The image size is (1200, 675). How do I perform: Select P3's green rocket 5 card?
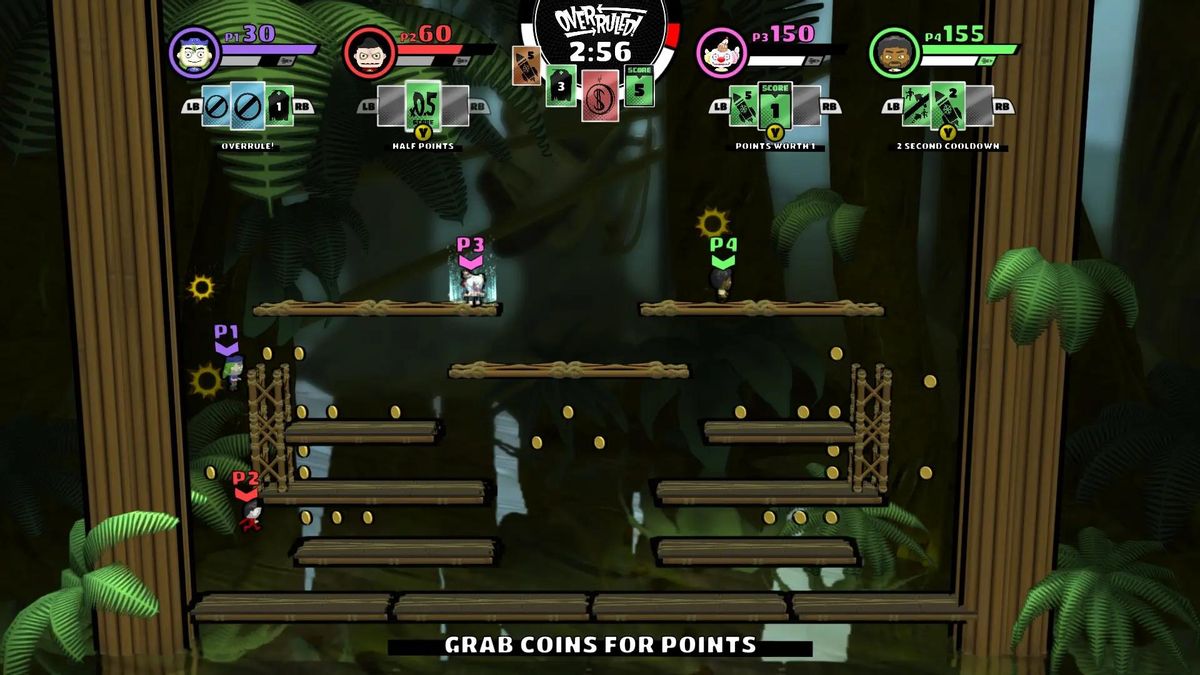[743, 105]
